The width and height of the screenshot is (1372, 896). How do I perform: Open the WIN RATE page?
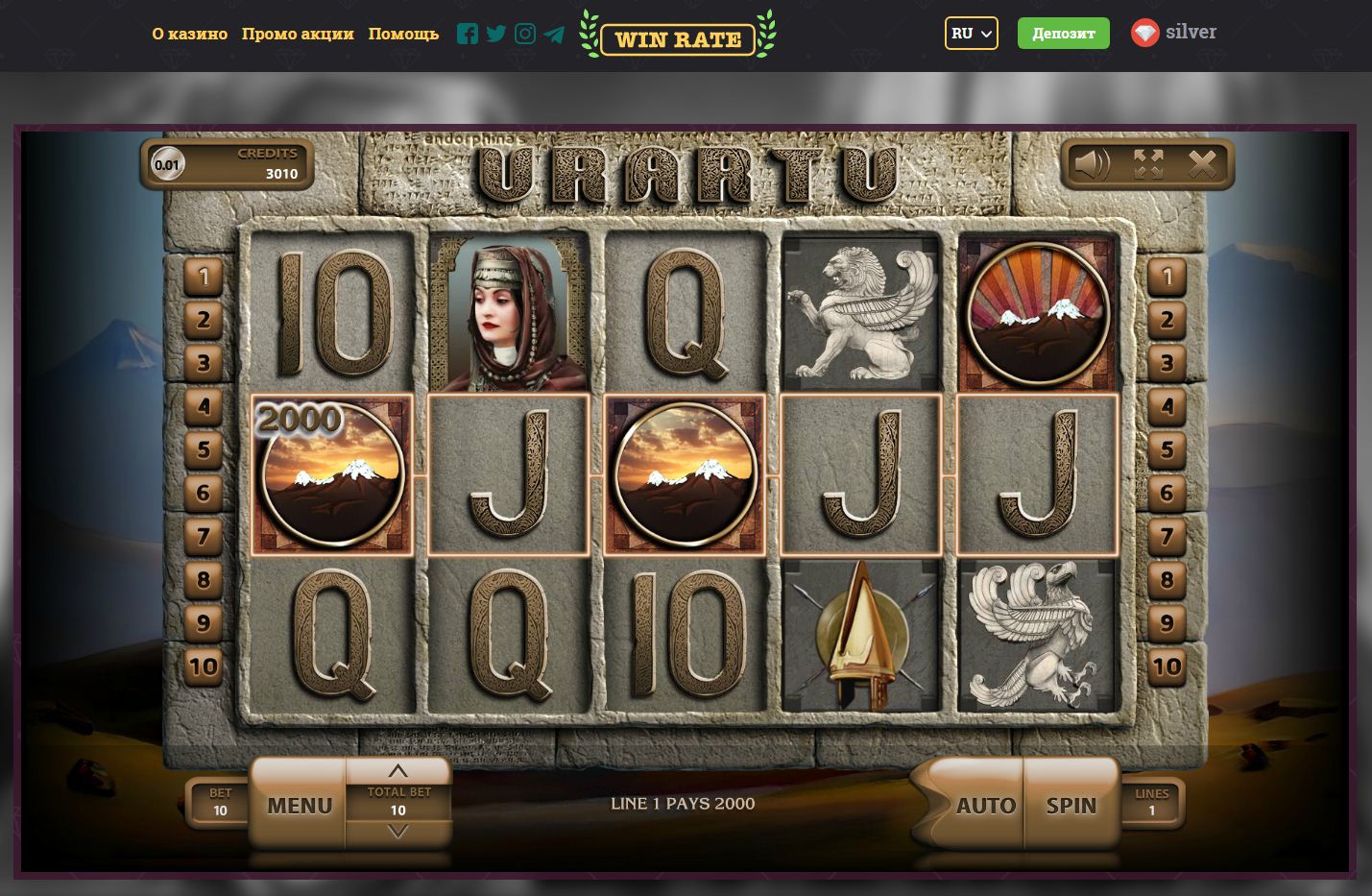678,39
